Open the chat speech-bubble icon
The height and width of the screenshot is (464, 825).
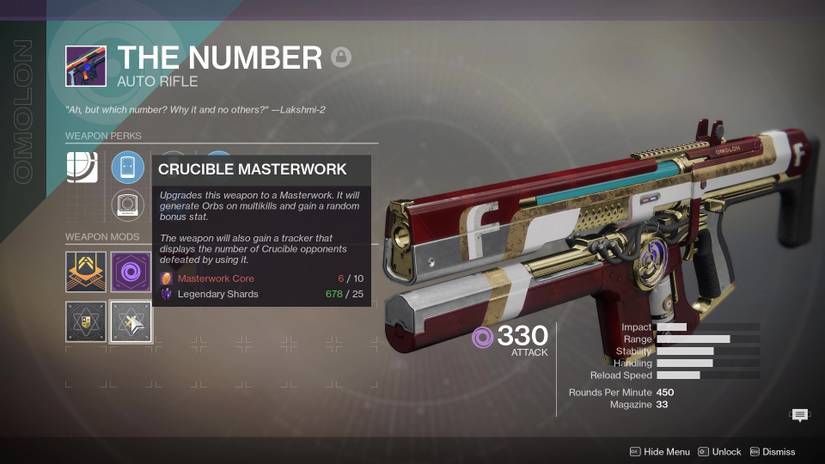point(800,415)
